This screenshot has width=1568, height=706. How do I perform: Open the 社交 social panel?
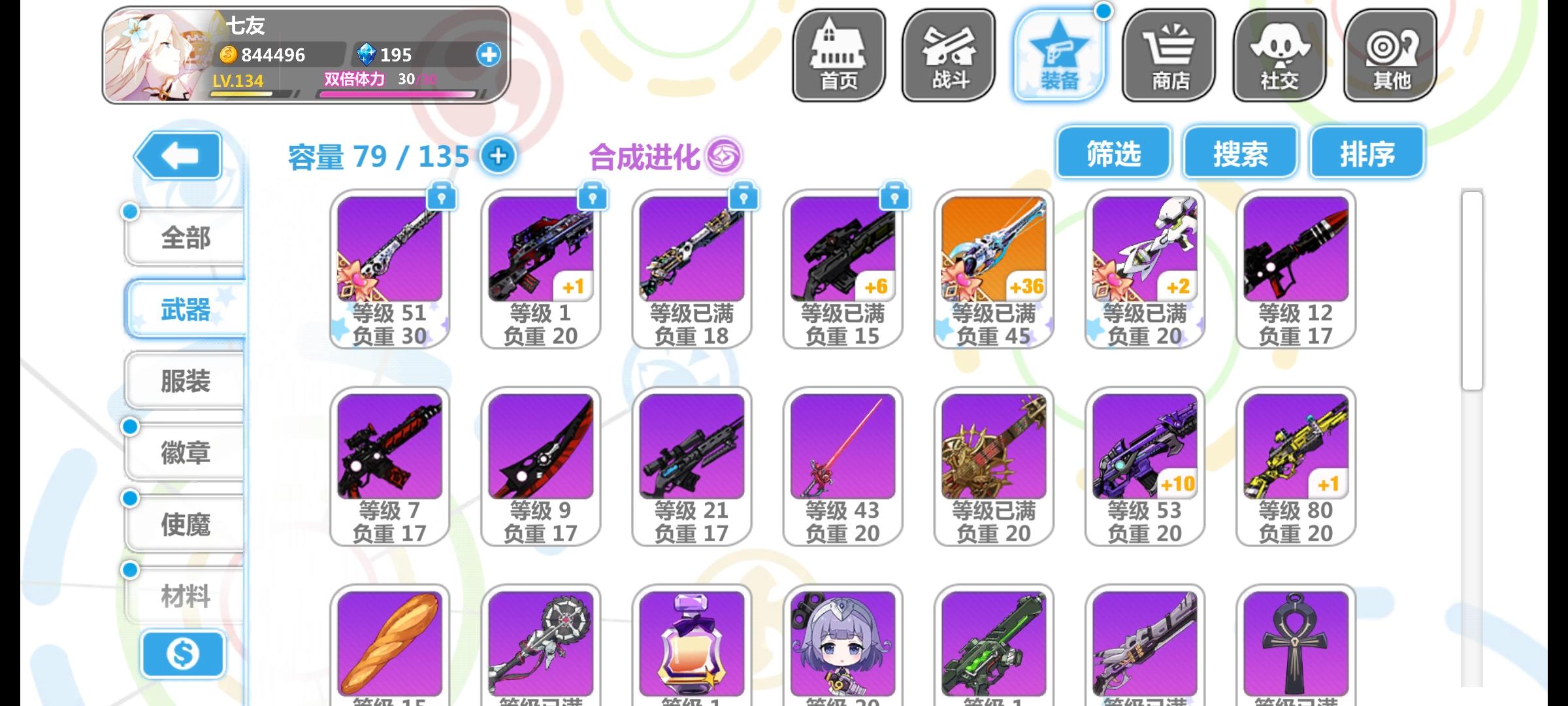pos(1279,56)
